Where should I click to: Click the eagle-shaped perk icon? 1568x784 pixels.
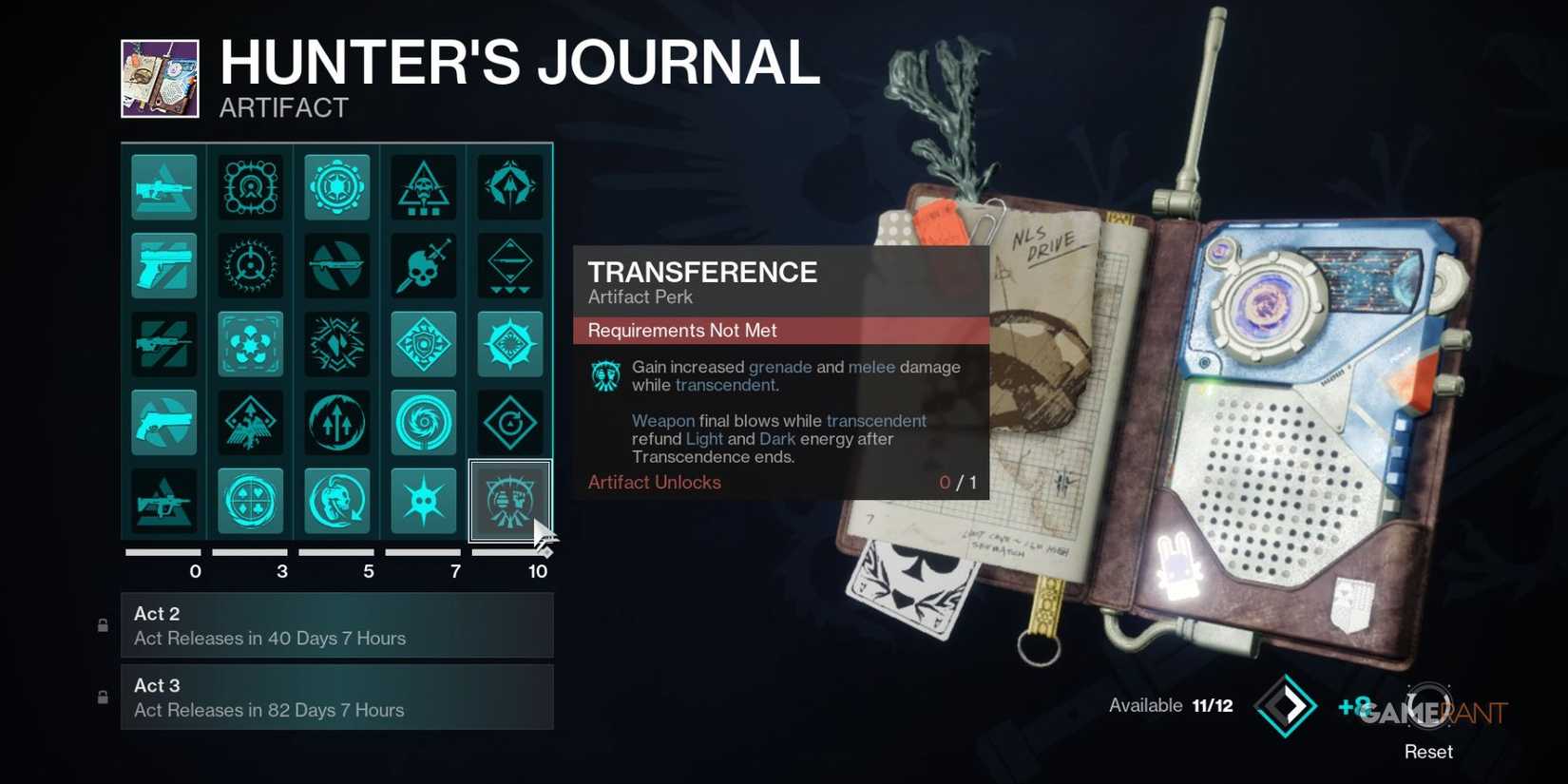250,422
